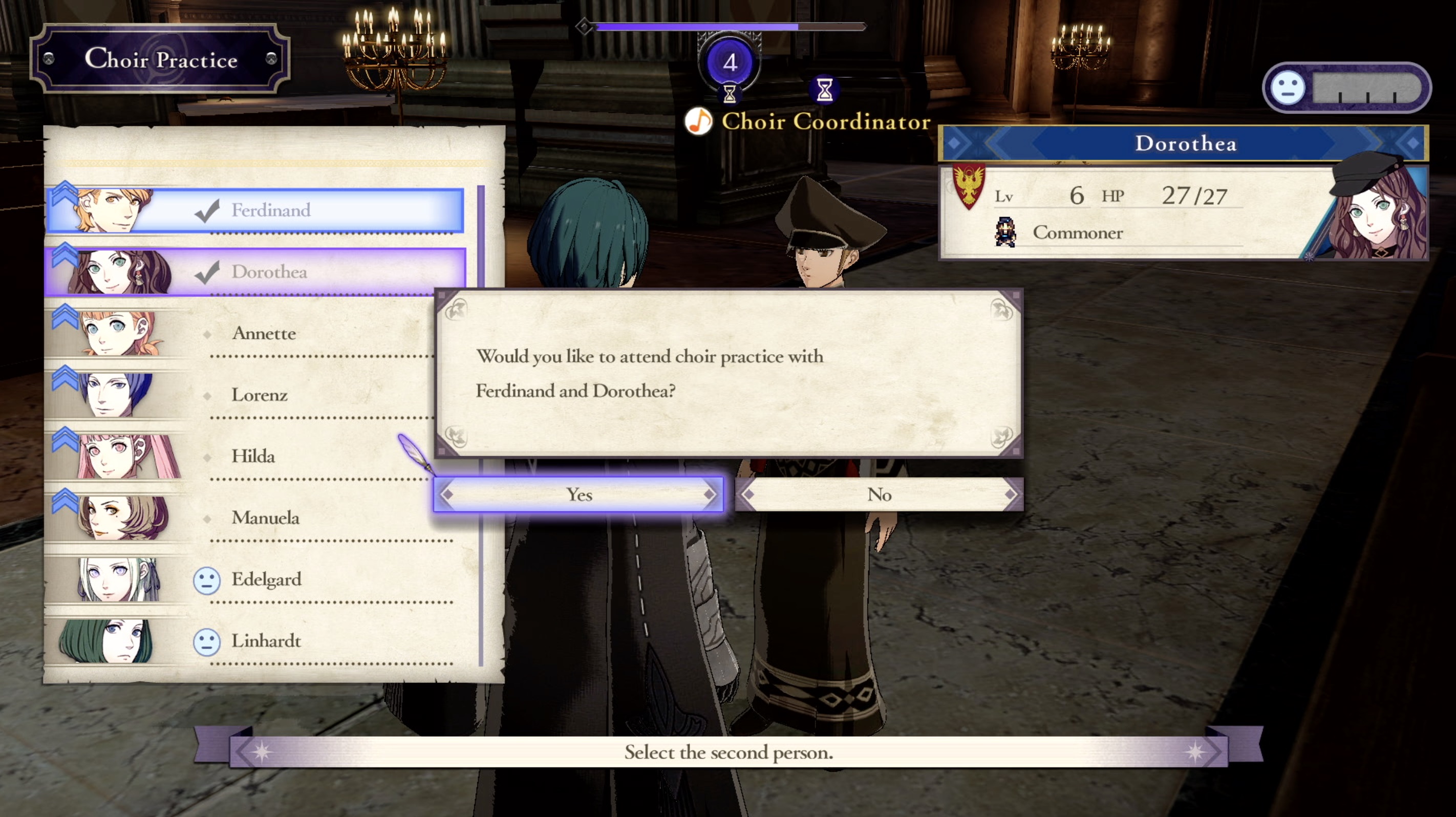Confirm choir practice with Yes

pos(578,494)
